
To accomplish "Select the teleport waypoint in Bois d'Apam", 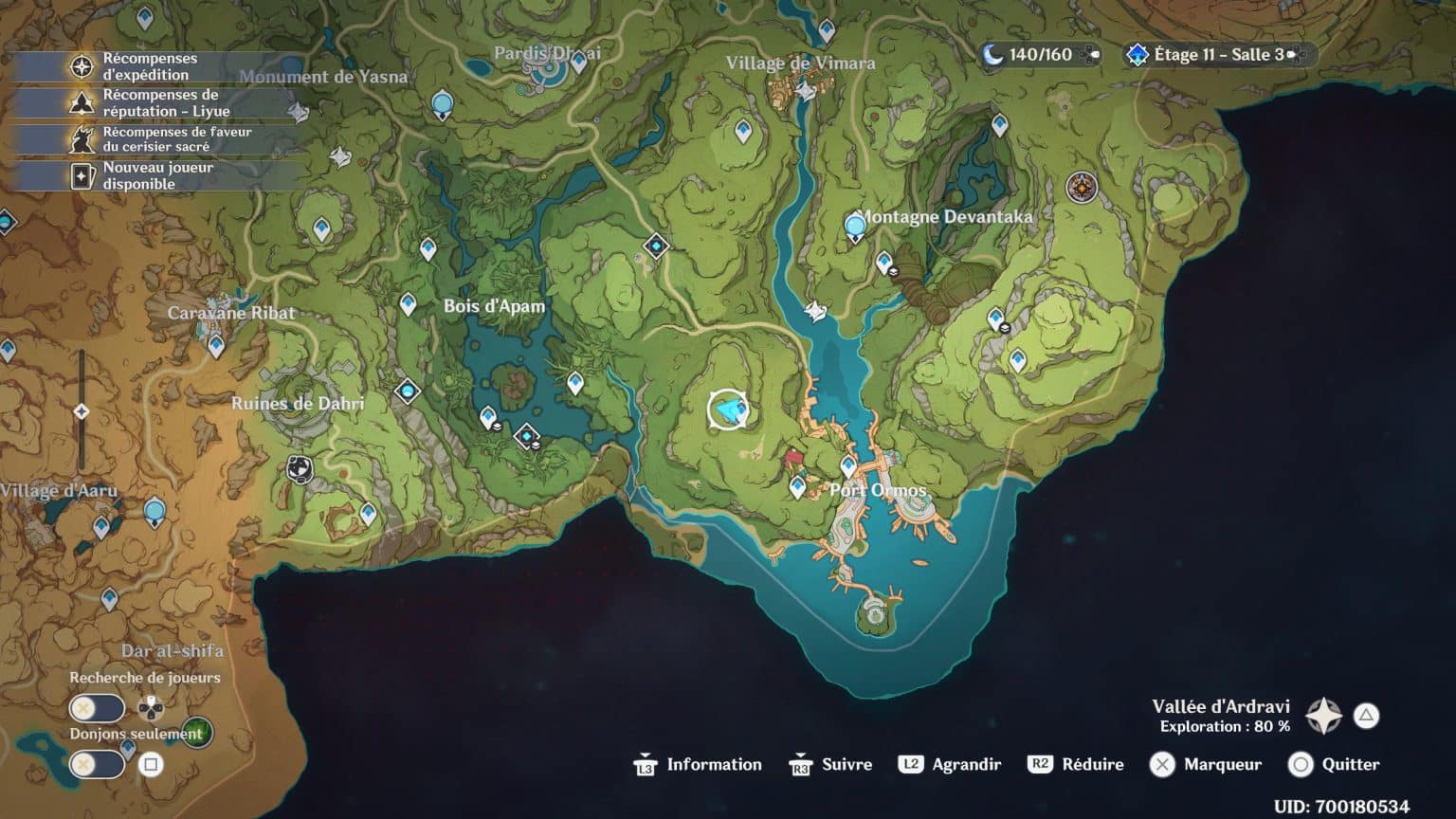I will (x=409, y=304).
